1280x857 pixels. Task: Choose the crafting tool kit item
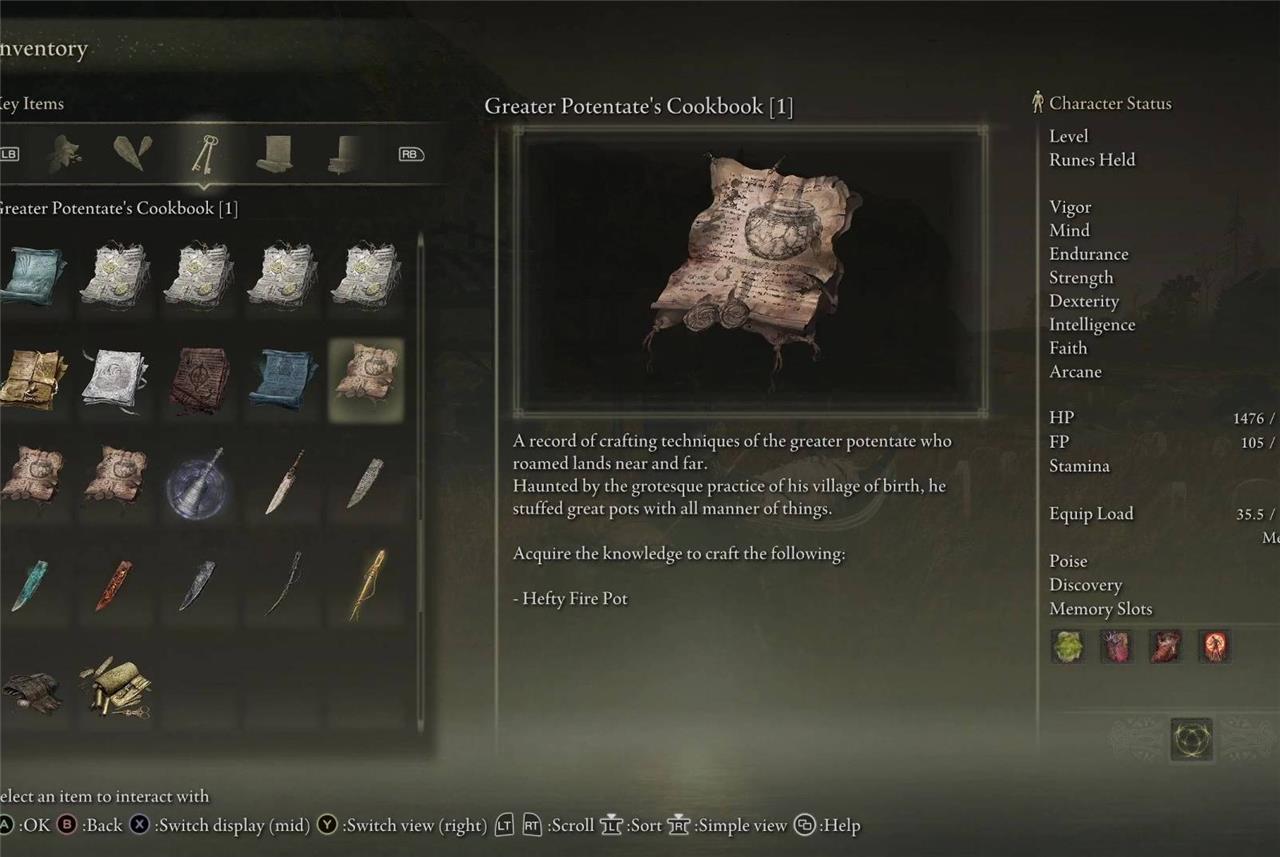[115, 686]
